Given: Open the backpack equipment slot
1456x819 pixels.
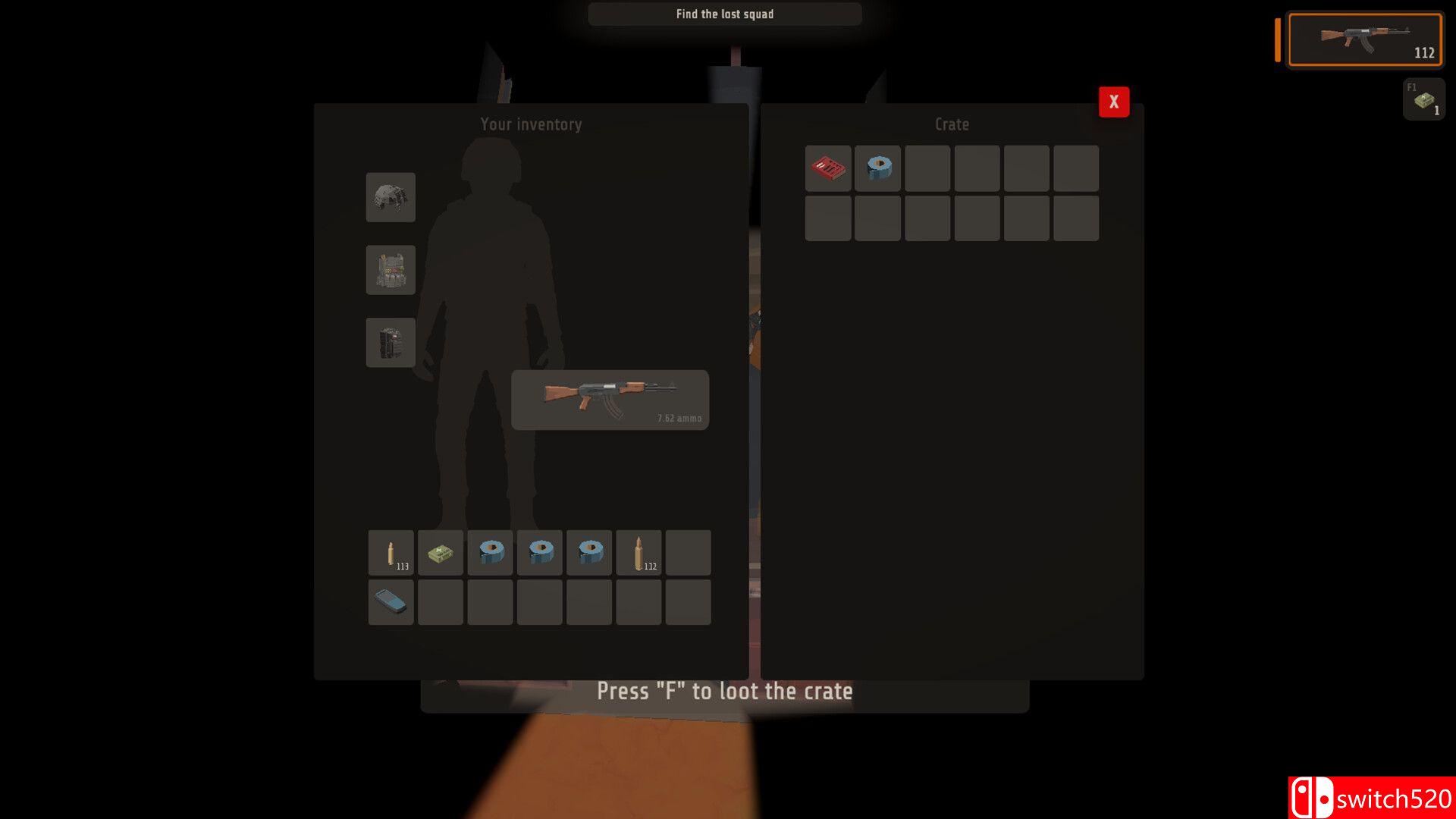Looking at the screenshot, I should 391,342.
